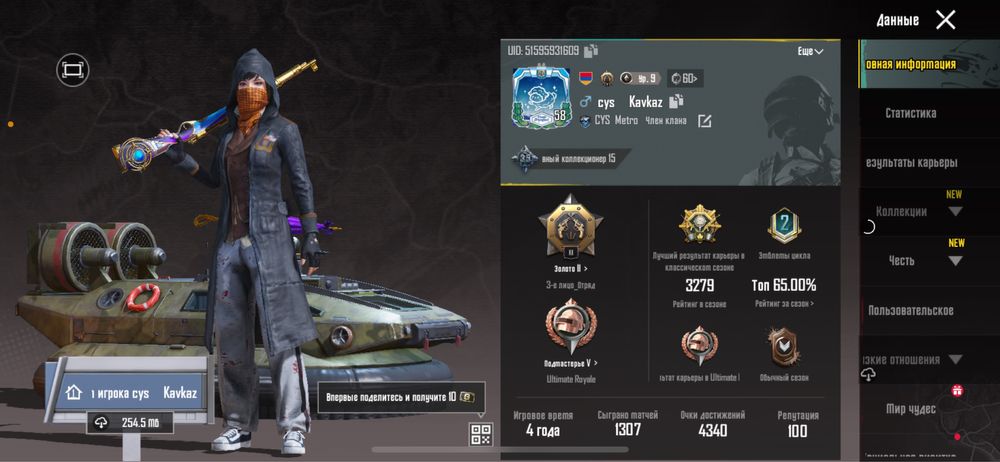Open the Еще dropdown menu
Viewport: 1000px width, 462px height.
(x=810, y=51)
